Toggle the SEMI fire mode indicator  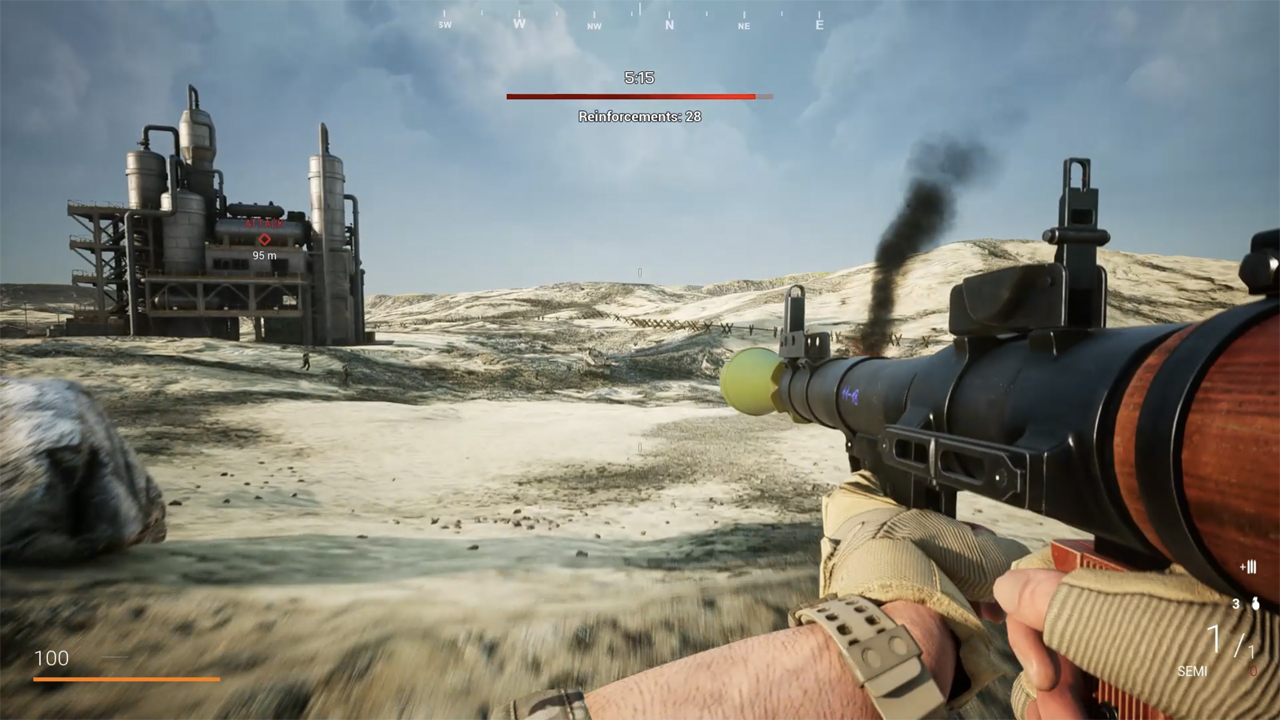coord(1192,670)
